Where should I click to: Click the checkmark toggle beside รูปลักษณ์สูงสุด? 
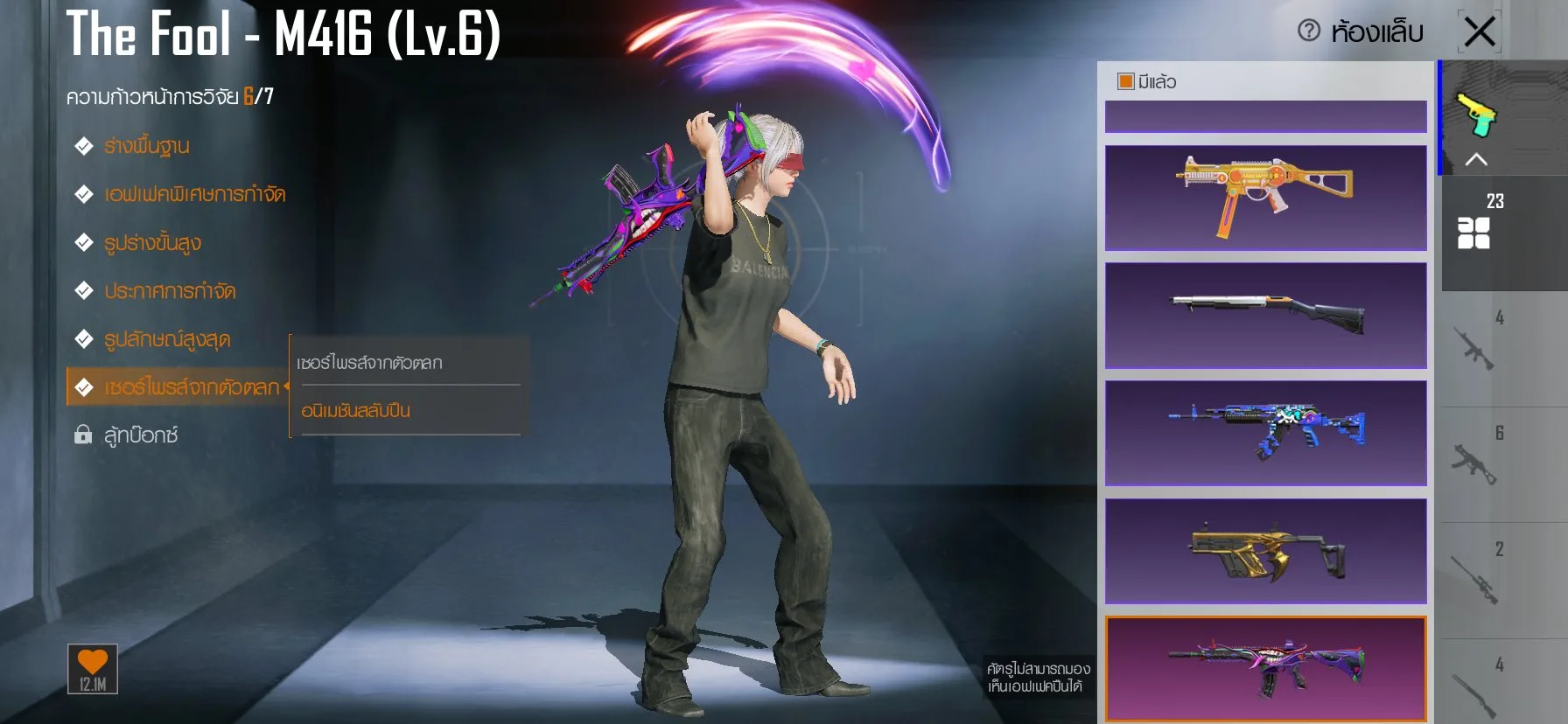83,339
